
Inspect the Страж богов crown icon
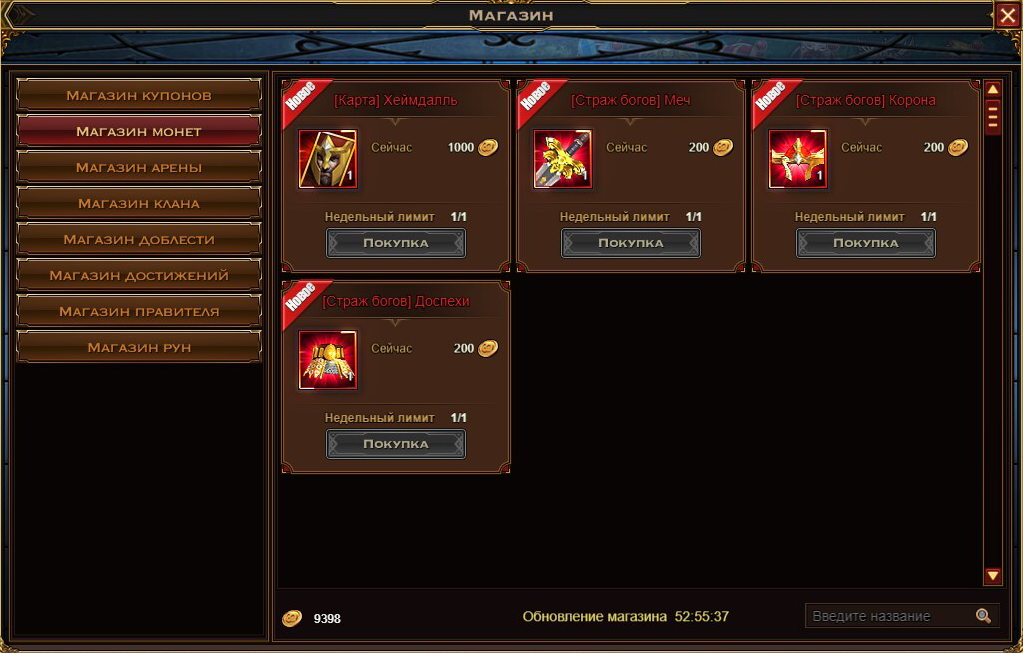tap(798, 159)
